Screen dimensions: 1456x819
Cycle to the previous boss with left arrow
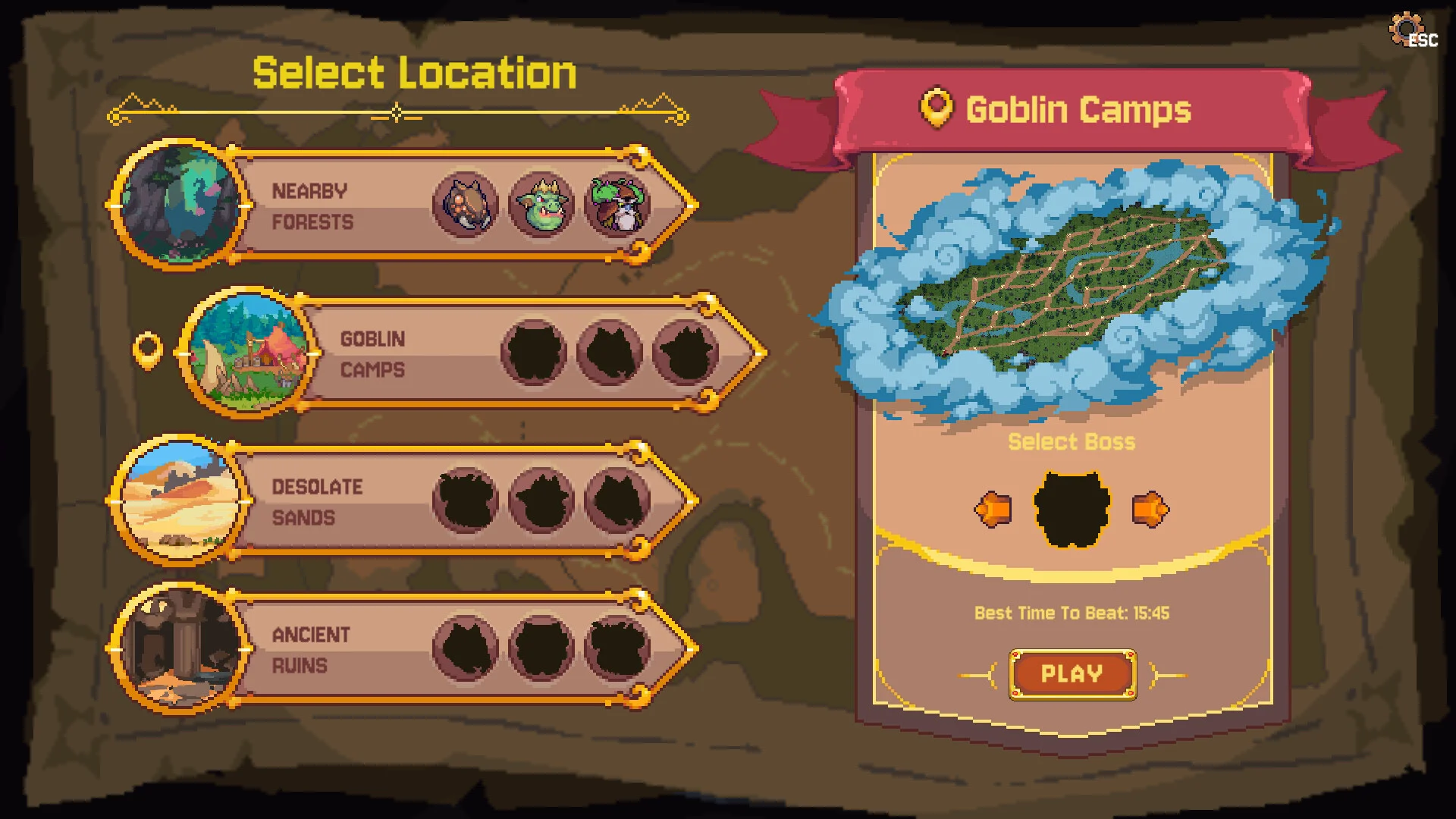993,510
